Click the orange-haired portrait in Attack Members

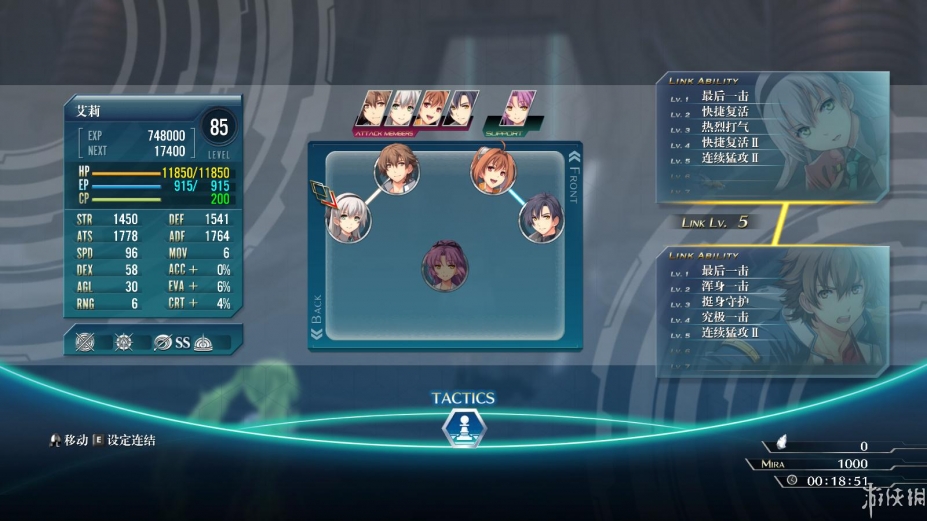coord(431,107)
